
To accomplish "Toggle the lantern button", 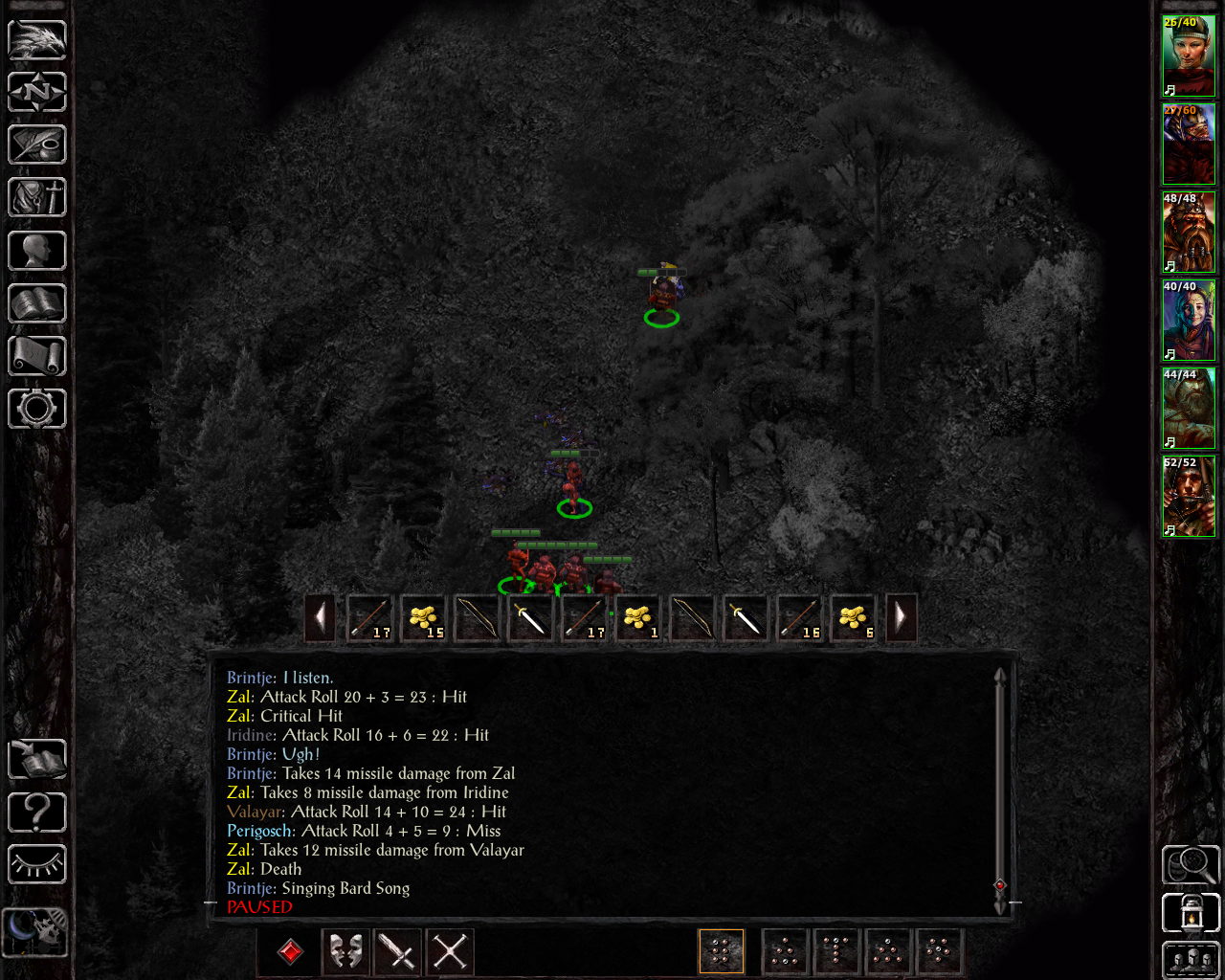I will pos(1191,913).
